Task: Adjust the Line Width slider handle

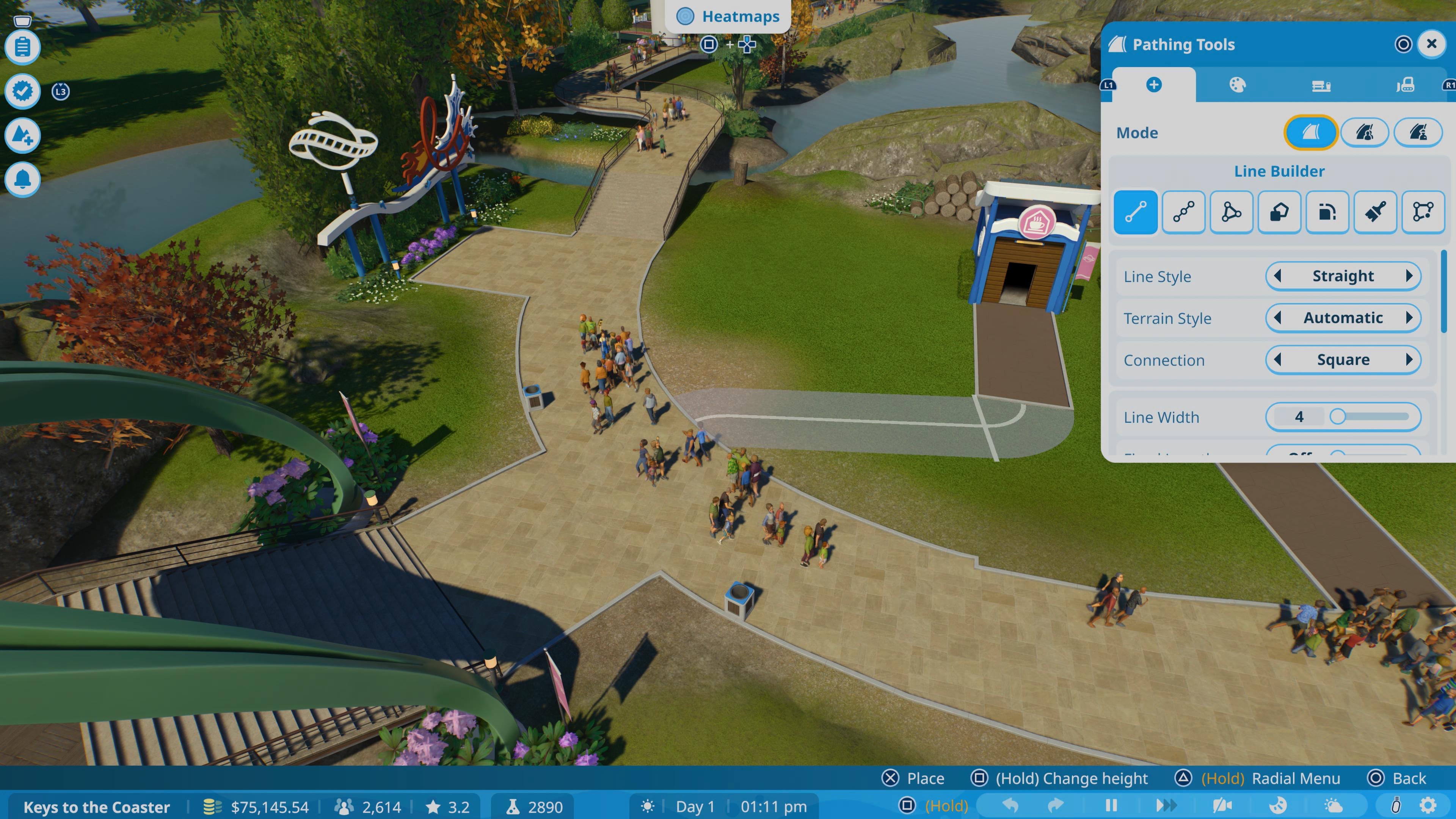Action: (x=1337, y=417)
